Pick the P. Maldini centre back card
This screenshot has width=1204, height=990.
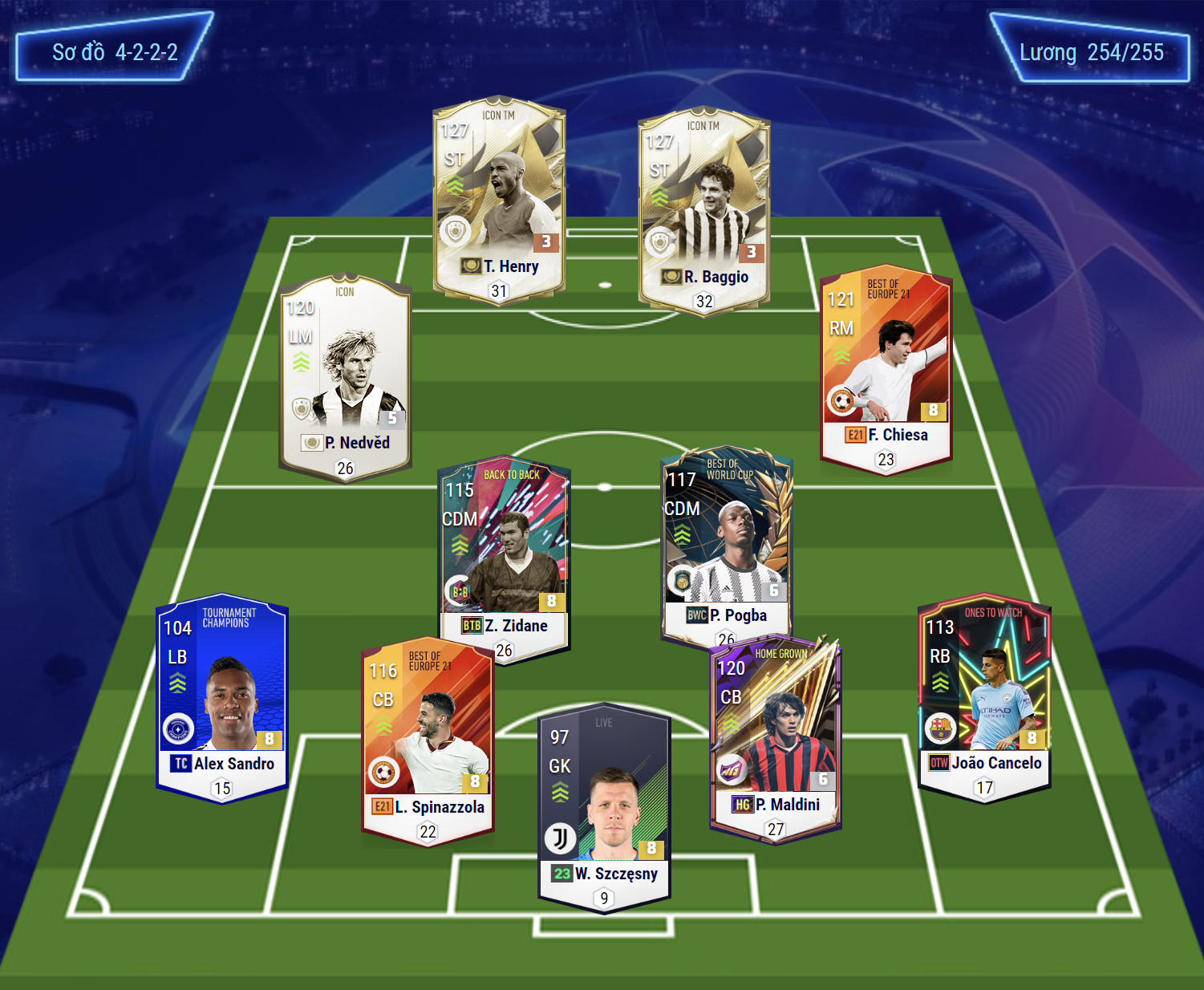[775, 734]
